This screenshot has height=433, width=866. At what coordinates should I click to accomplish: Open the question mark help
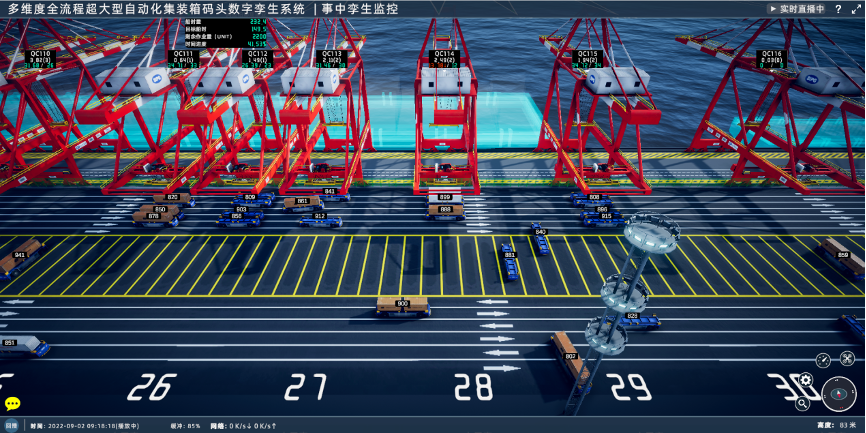(838, 9)
